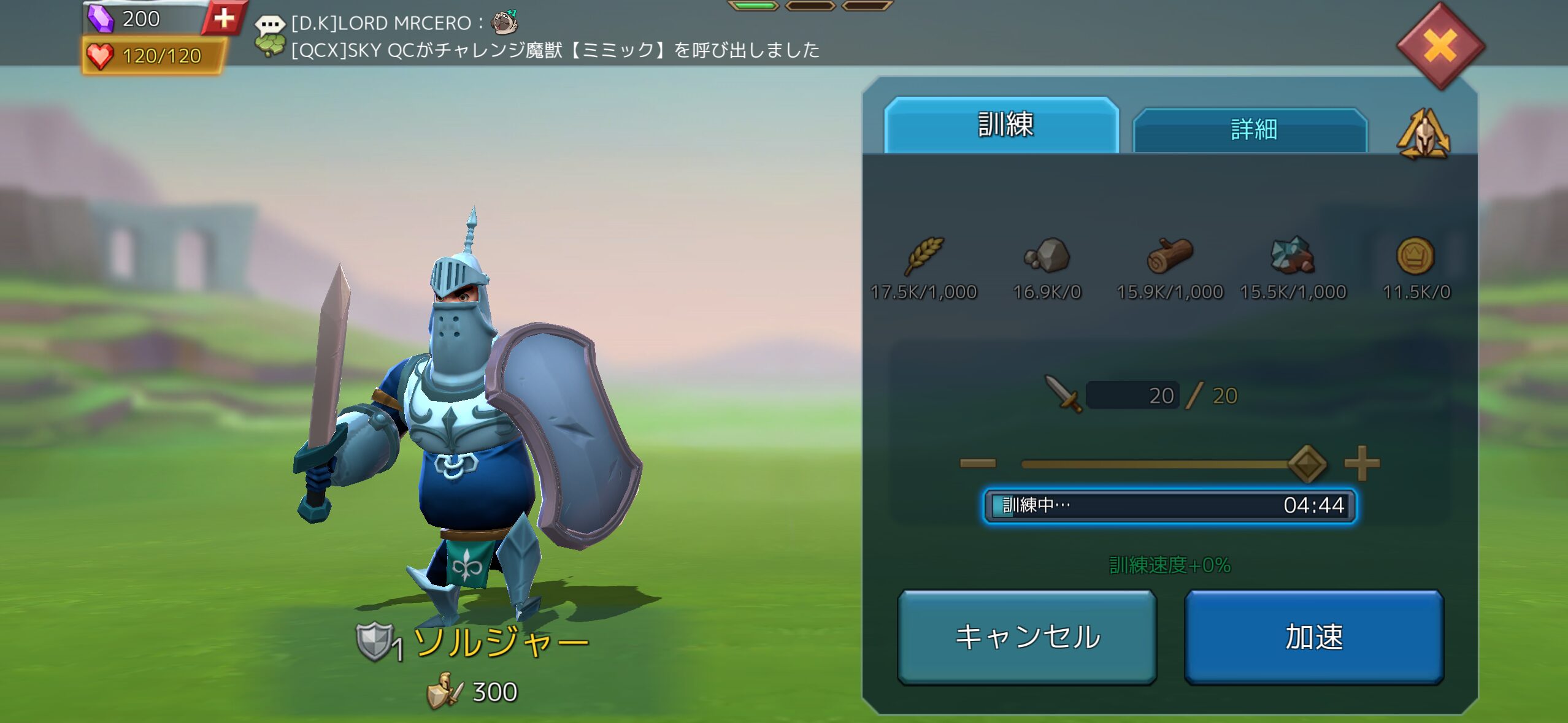Add gems with the red plus button
This screenshot has height=723, width=1568.
pyautogui.click(x=224, y=18)
